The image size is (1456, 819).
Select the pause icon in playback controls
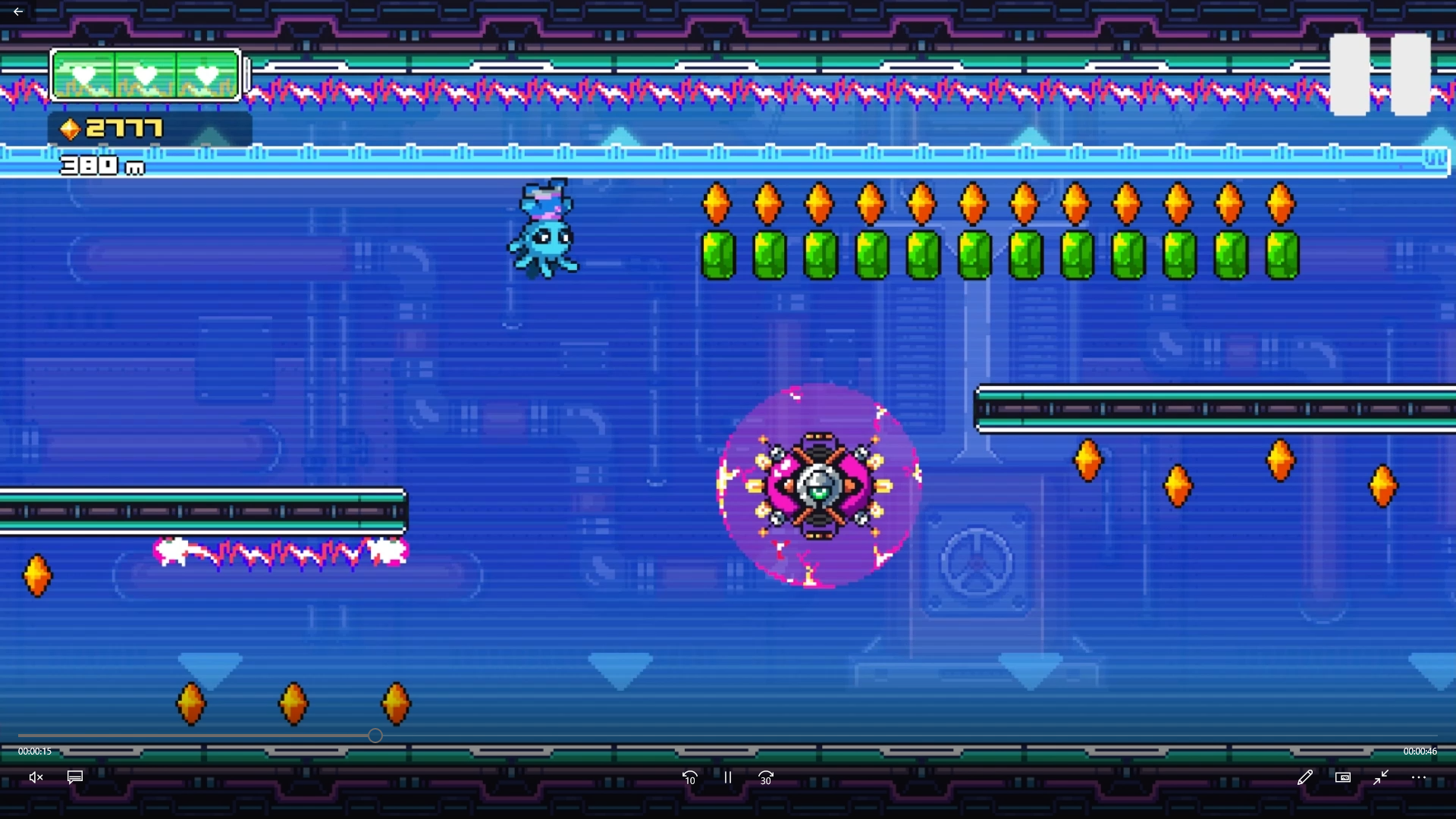point(727,777)
